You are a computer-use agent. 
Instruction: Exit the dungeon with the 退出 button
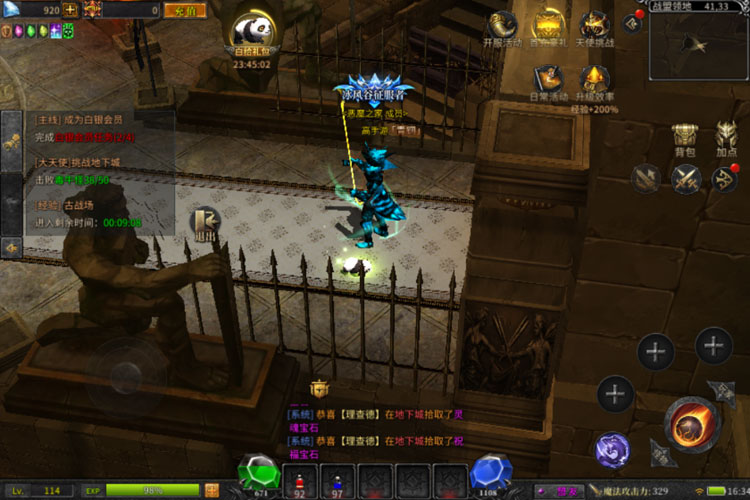point(206,225)
